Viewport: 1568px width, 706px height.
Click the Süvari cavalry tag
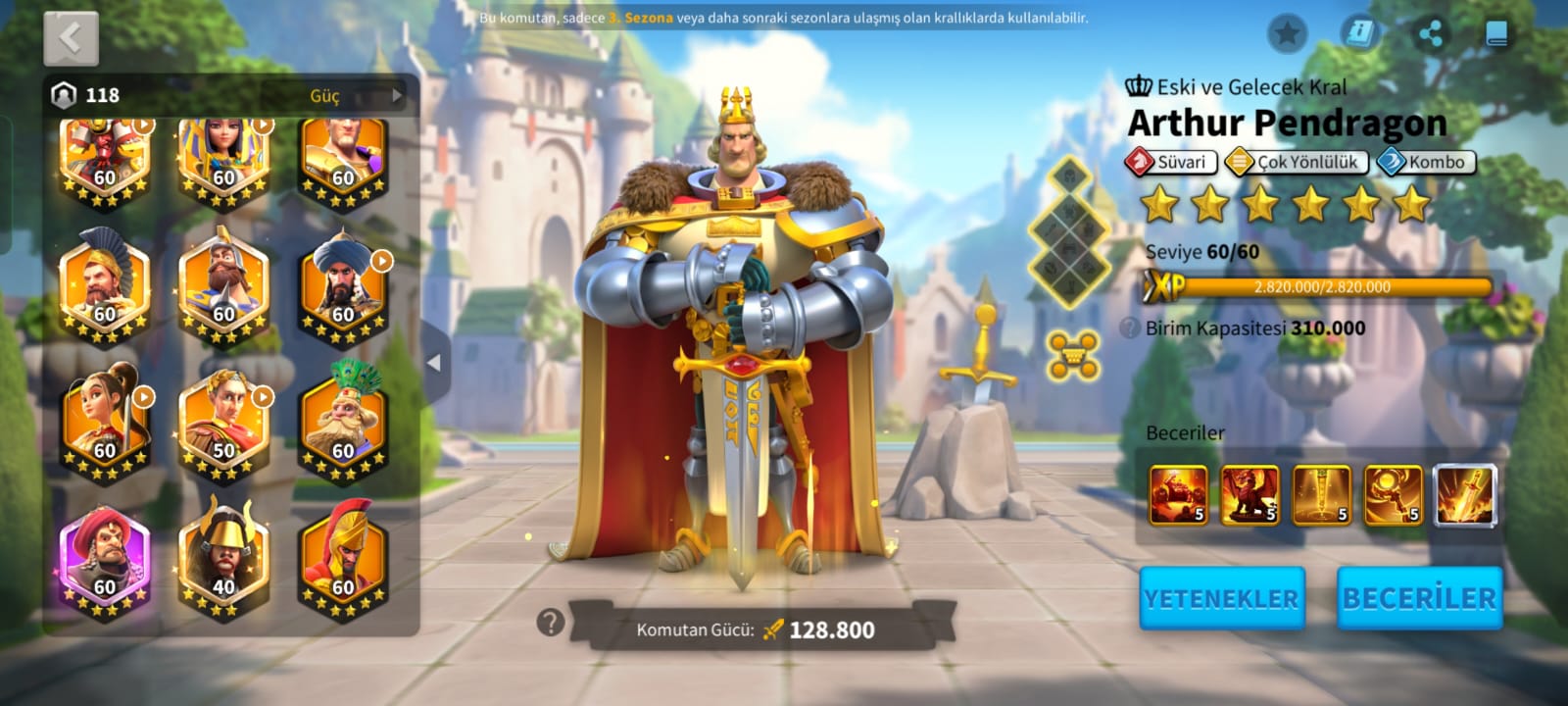(x=1171, y=162)
